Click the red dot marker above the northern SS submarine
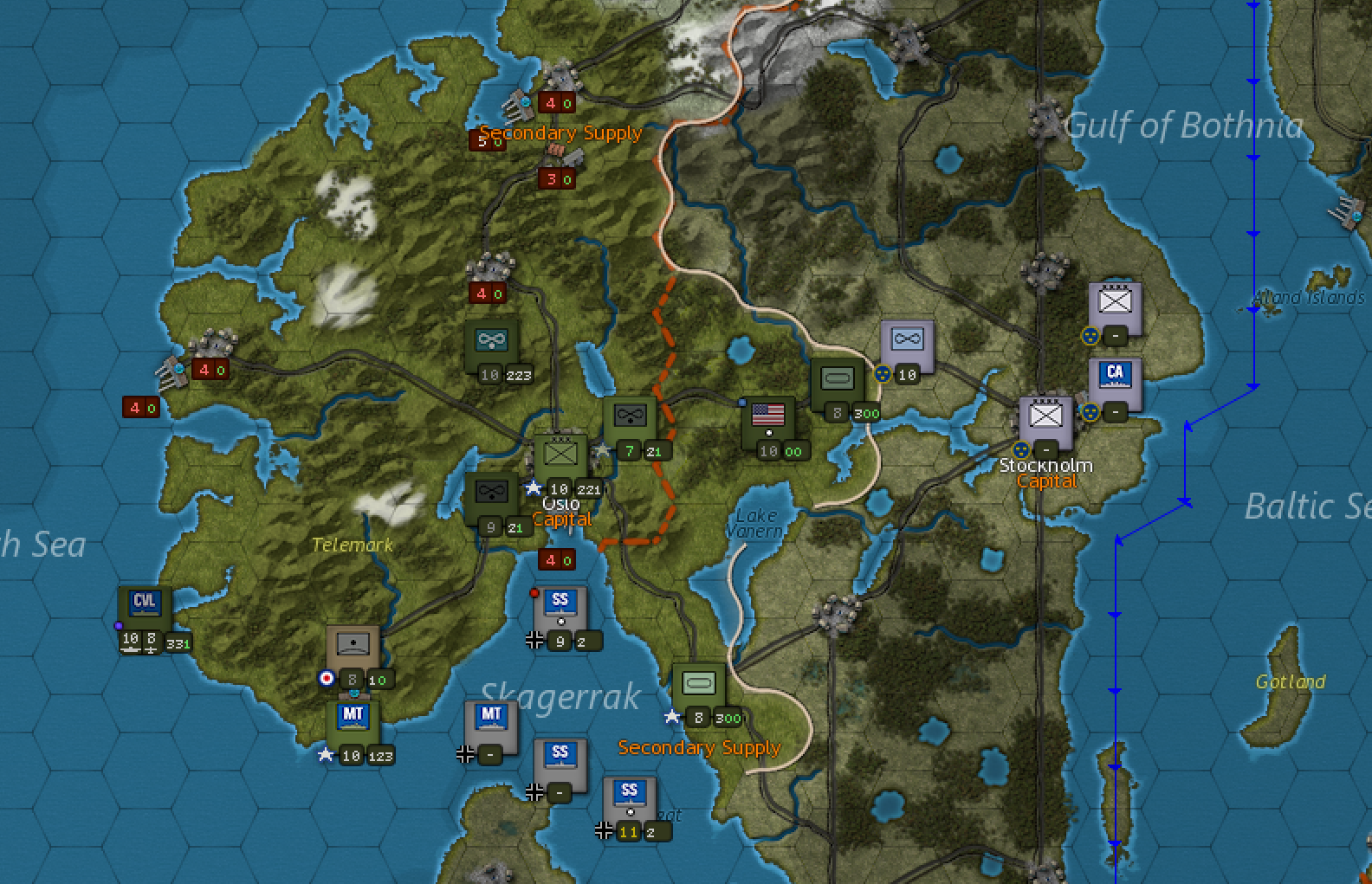This screenshot has width=1372, height=884. click(534, 592)
